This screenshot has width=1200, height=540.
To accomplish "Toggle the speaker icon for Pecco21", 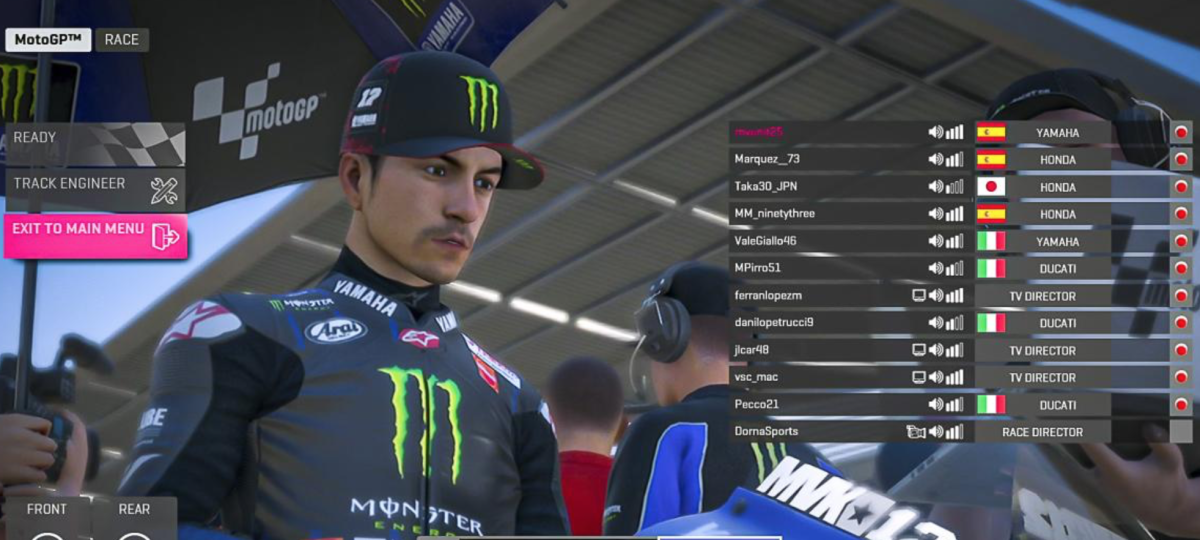I will [936, 404].
